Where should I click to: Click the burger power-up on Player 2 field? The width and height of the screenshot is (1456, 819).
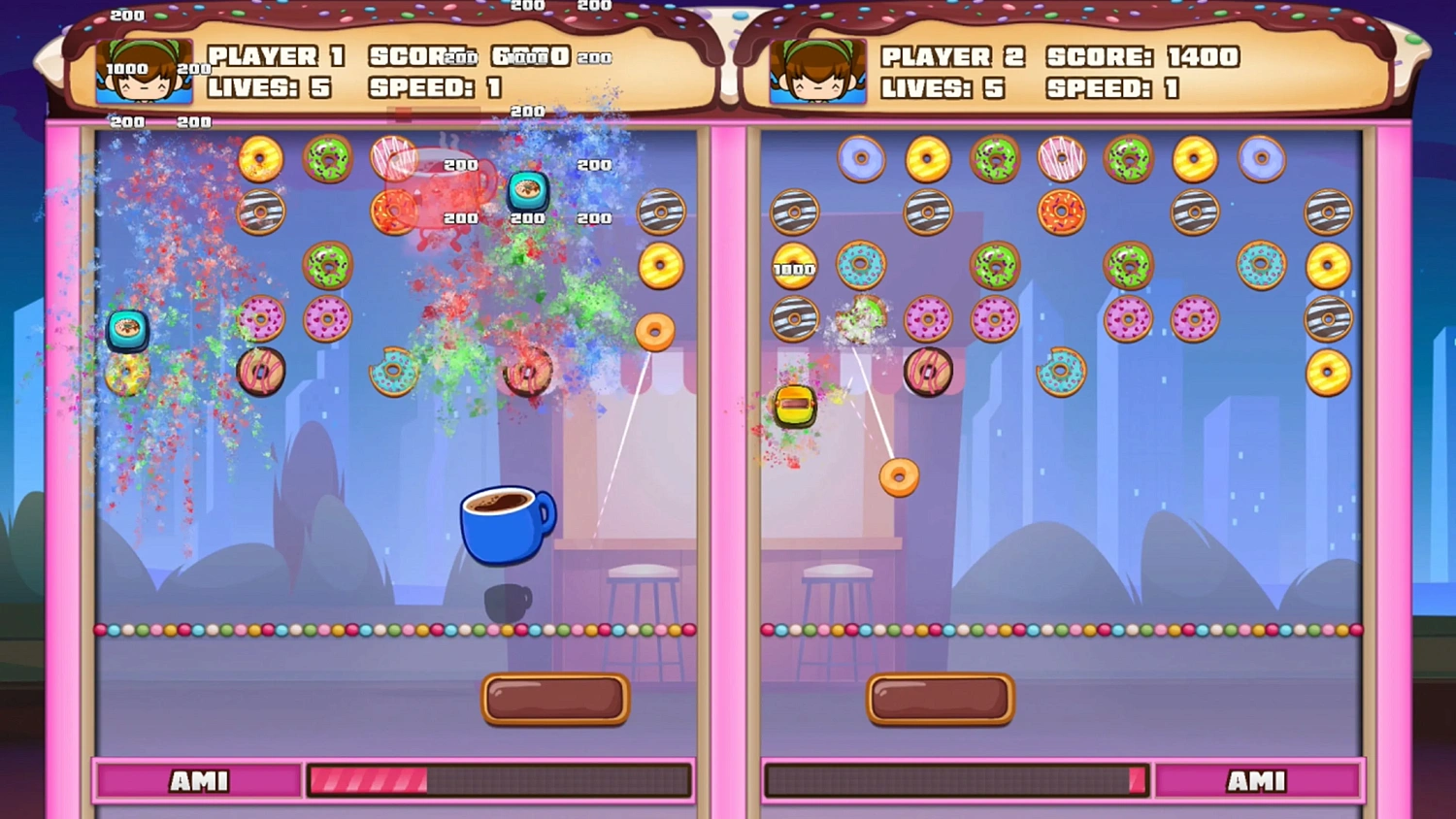794,403
